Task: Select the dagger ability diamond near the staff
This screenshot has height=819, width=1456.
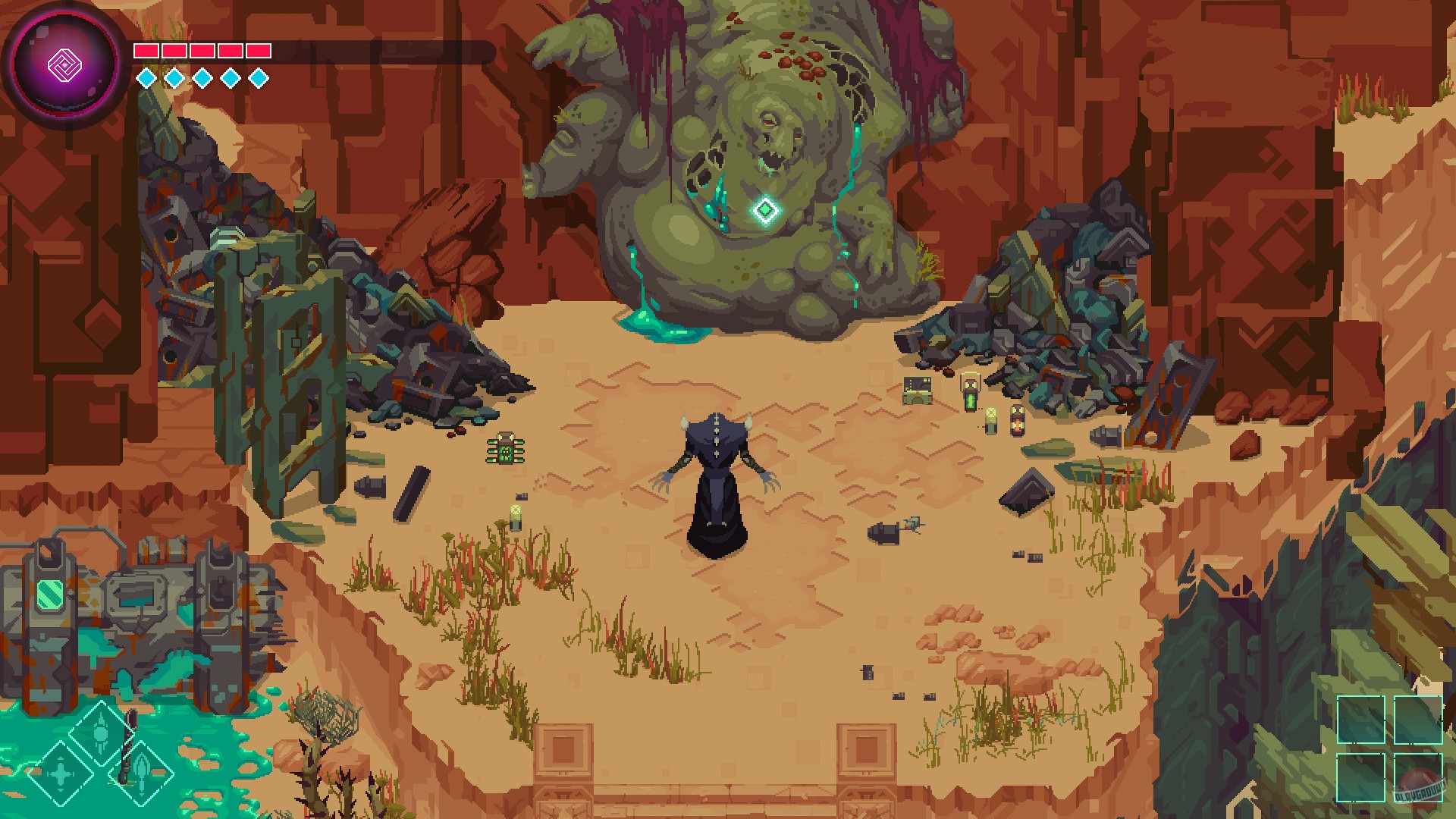Action: click(140, 775)
